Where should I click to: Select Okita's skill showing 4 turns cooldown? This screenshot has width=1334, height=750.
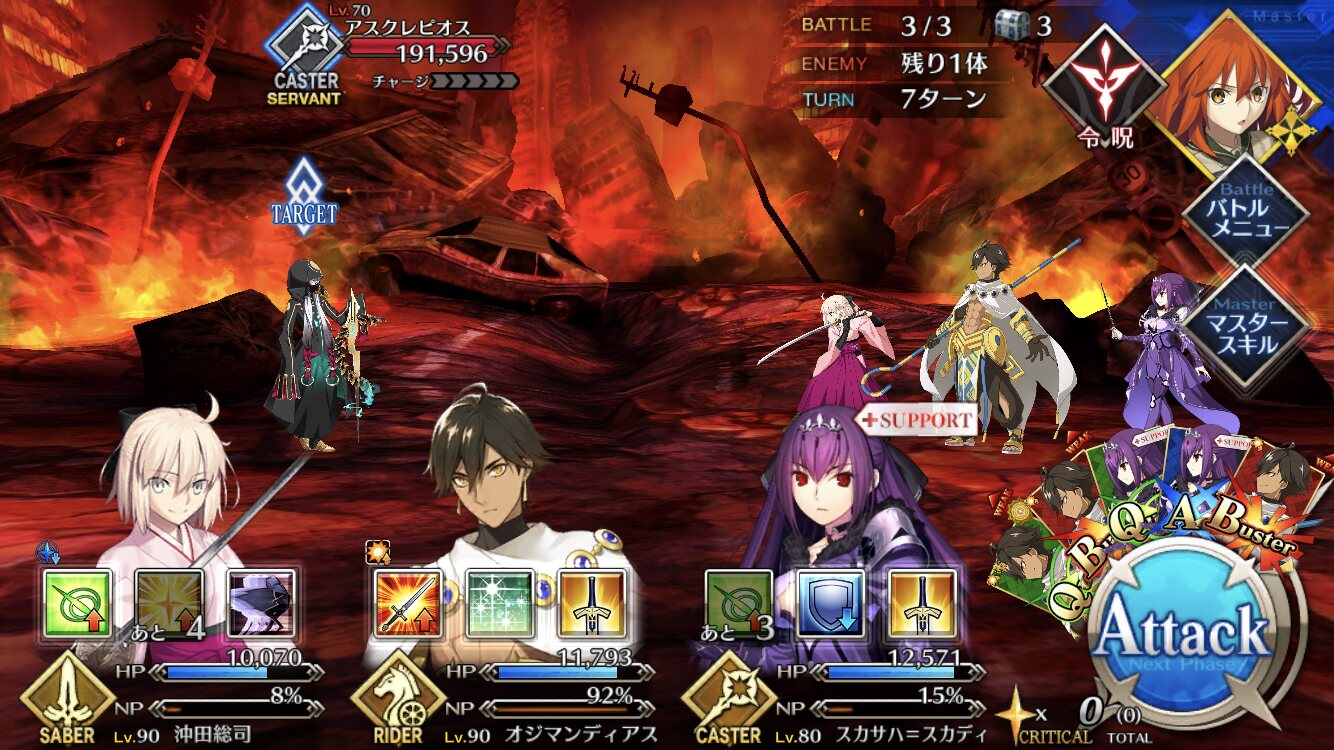(x=169, y=604)
